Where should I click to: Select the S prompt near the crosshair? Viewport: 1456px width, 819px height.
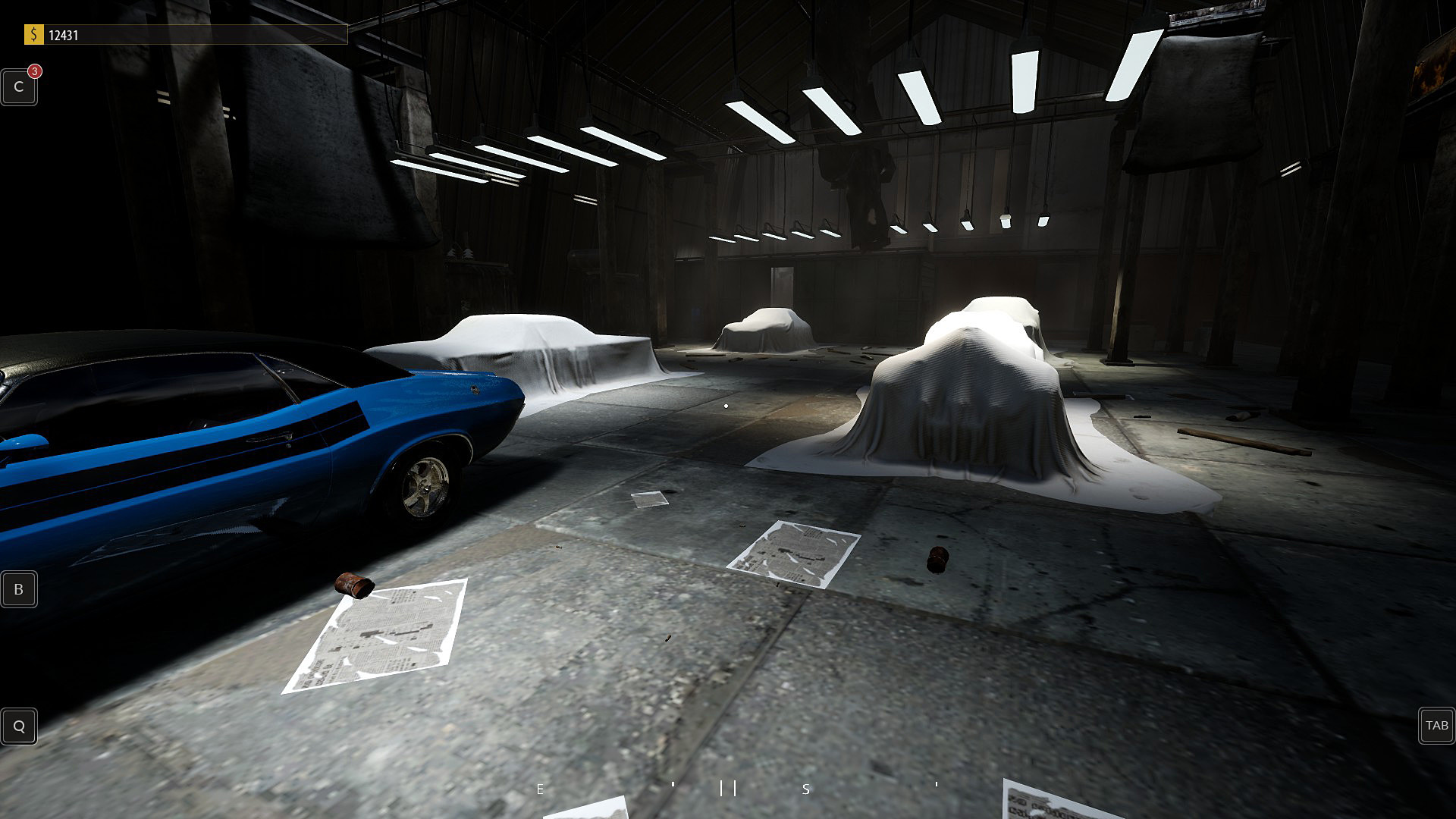pyautogui.click(x=806, y=789)
